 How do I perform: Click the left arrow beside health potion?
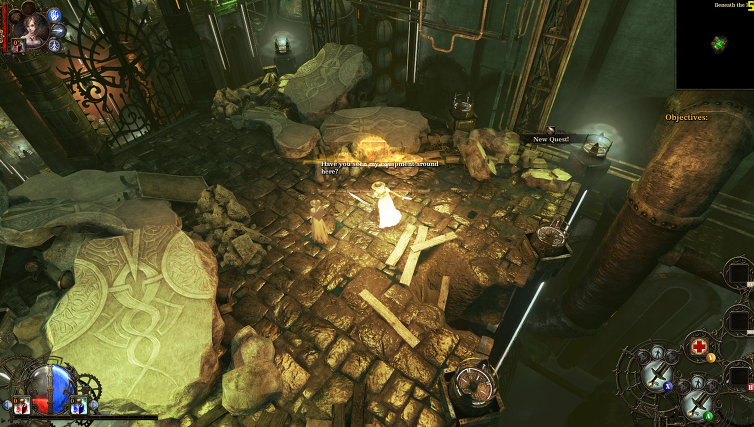[5, 405]
